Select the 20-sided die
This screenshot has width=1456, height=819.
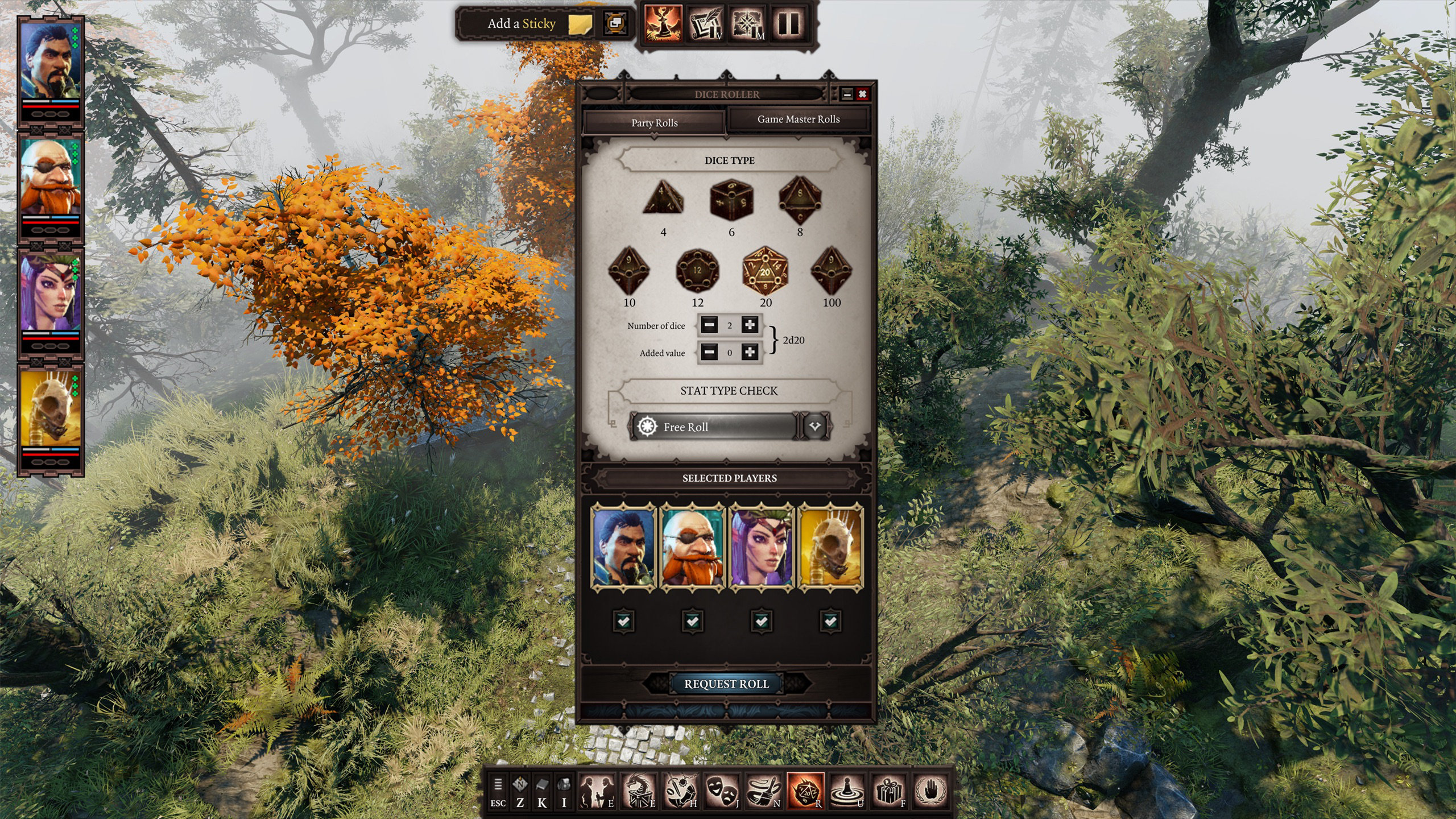(766, 270)
